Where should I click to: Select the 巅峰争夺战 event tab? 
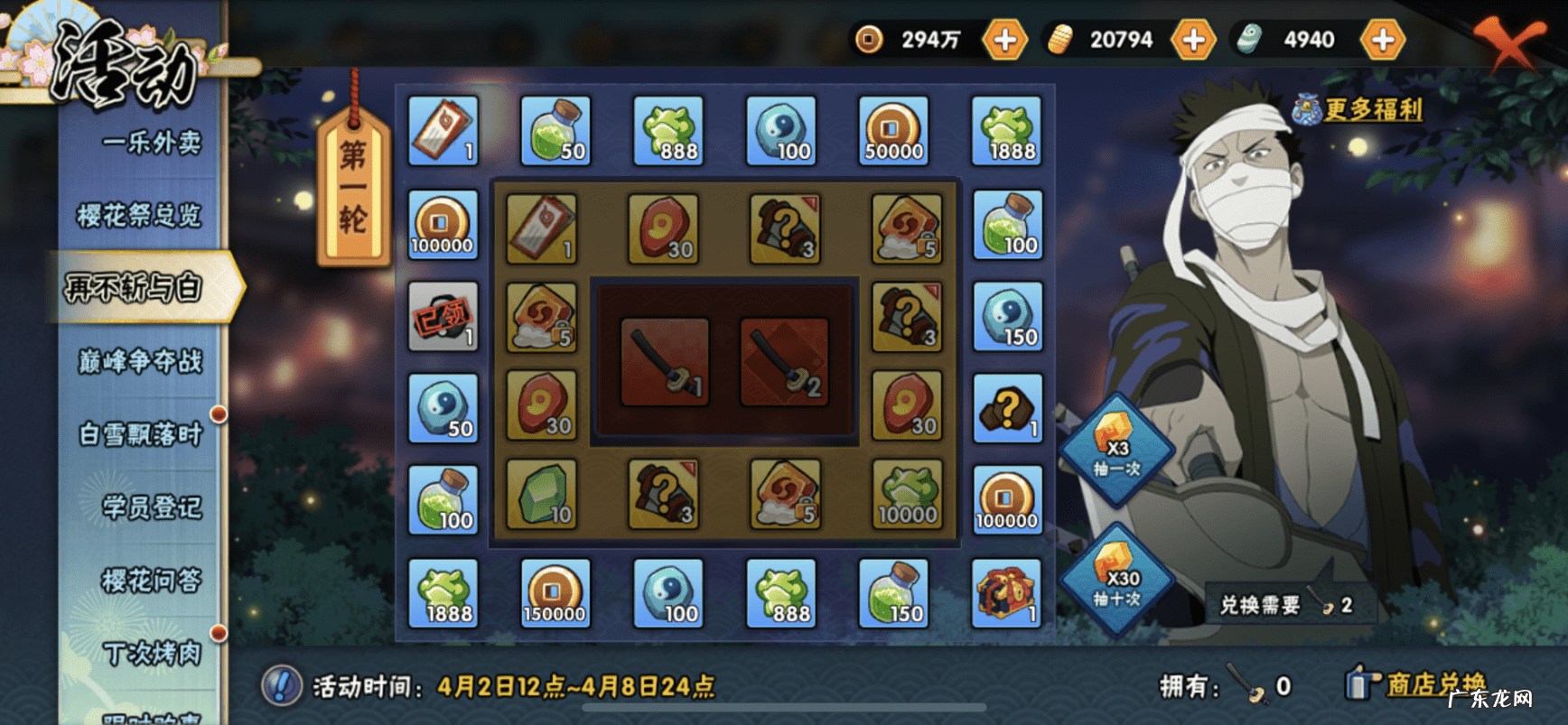click(140, 361)
